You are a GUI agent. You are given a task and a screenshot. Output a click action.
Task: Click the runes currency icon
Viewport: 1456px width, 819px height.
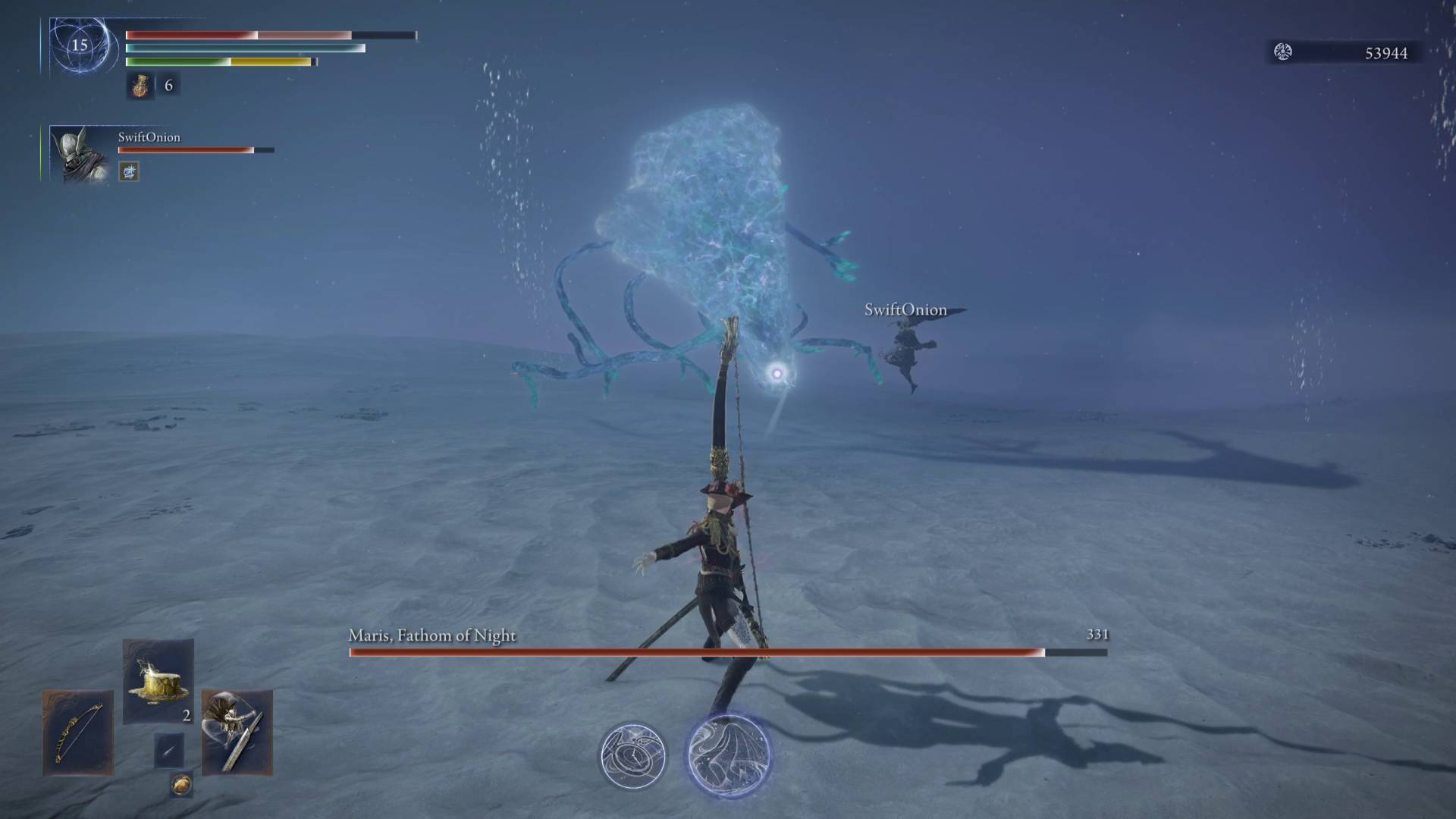click(1283, 52)
